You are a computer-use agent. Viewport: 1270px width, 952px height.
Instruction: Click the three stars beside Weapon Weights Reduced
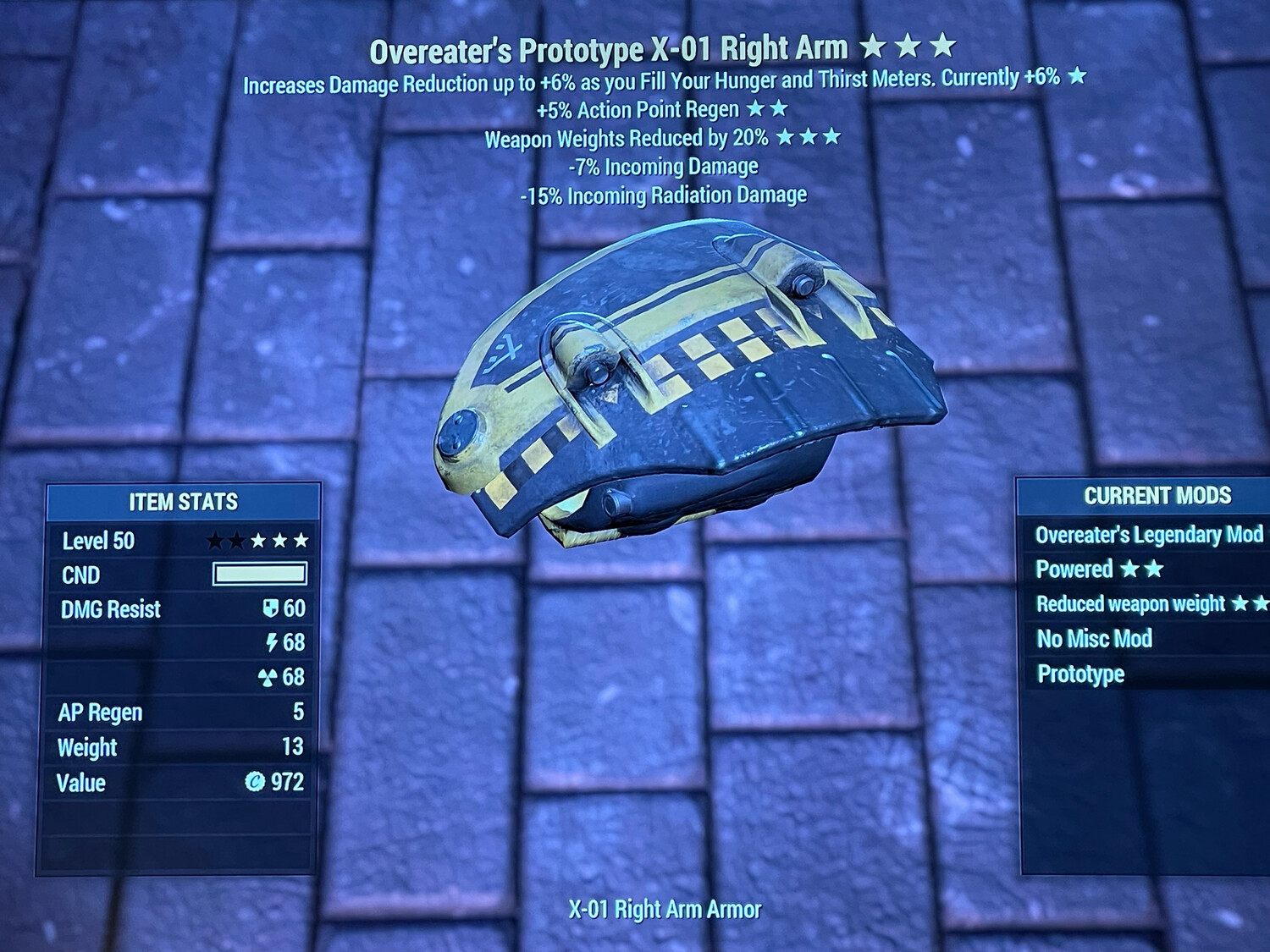tap(809, 137)
